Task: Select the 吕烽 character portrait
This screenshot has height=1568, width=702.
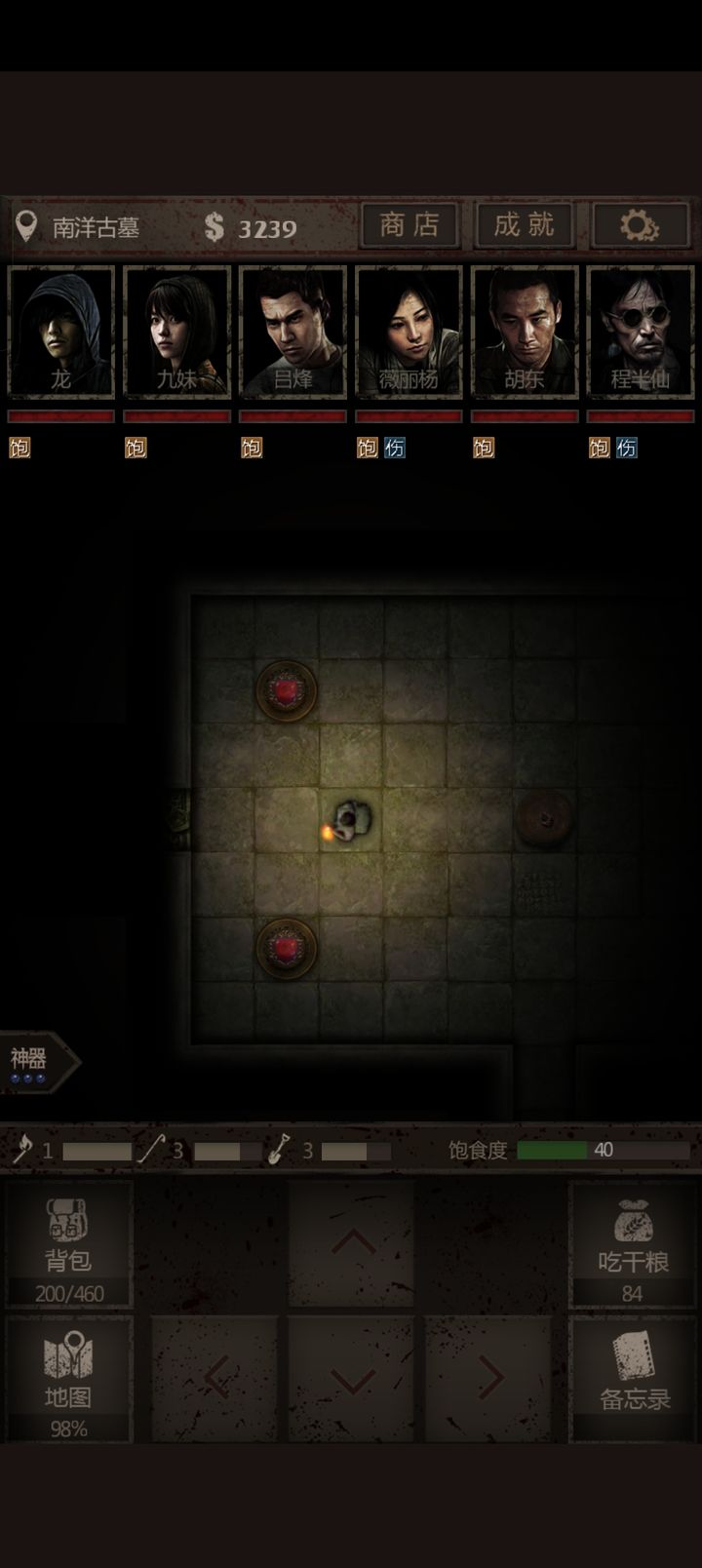Action: point(292,333)
